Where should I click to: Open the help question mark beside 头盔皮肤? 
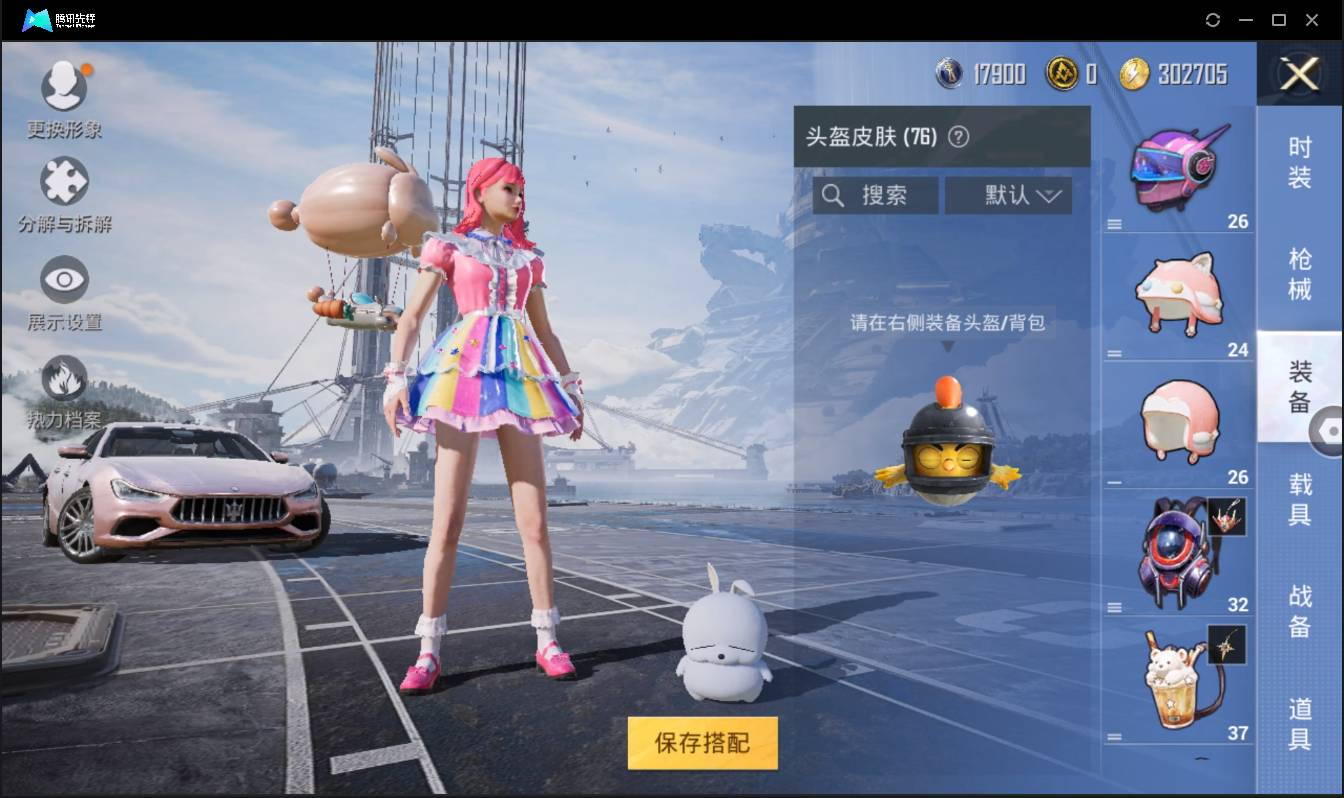pos(959,136)
